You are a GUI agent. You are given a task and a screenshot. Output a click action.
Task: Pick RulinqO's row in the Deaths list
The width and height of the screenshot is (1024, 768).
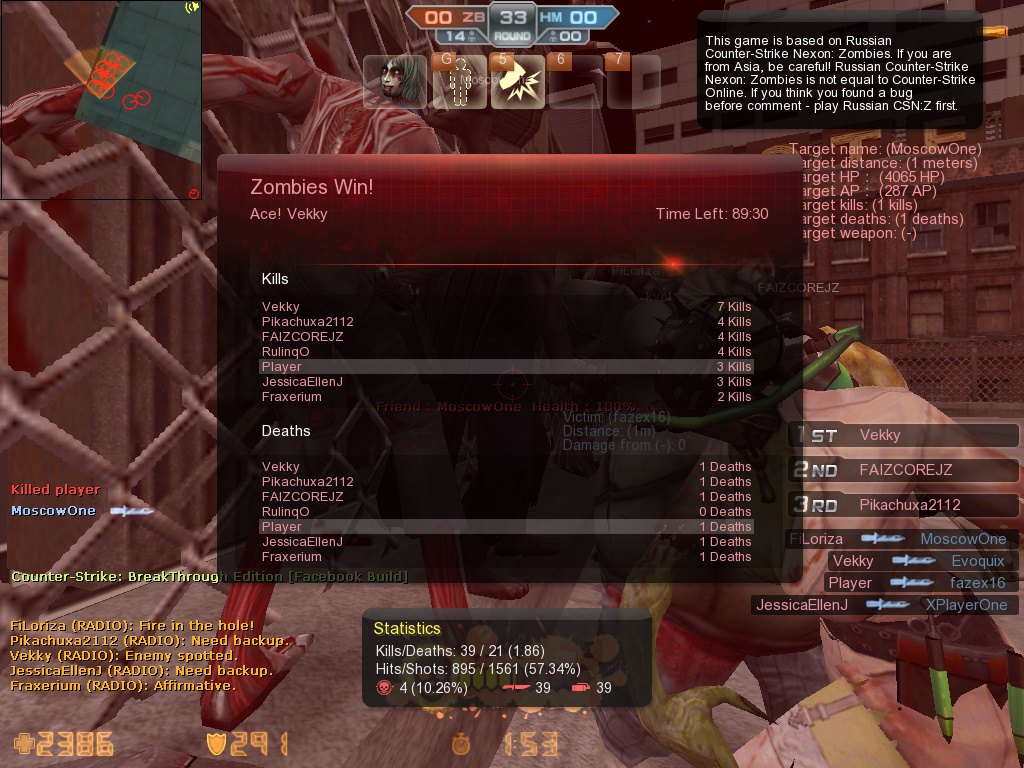(x=505, y=512)
